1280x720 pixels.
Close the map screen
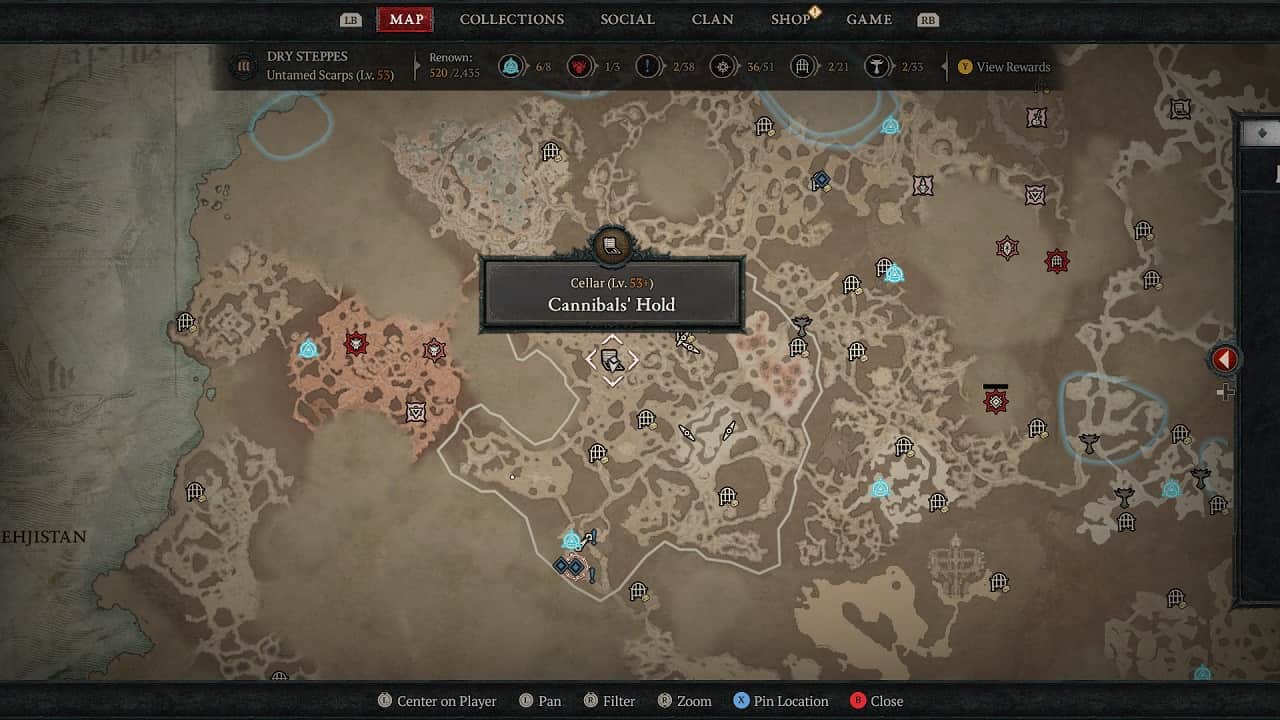point(876,701)
